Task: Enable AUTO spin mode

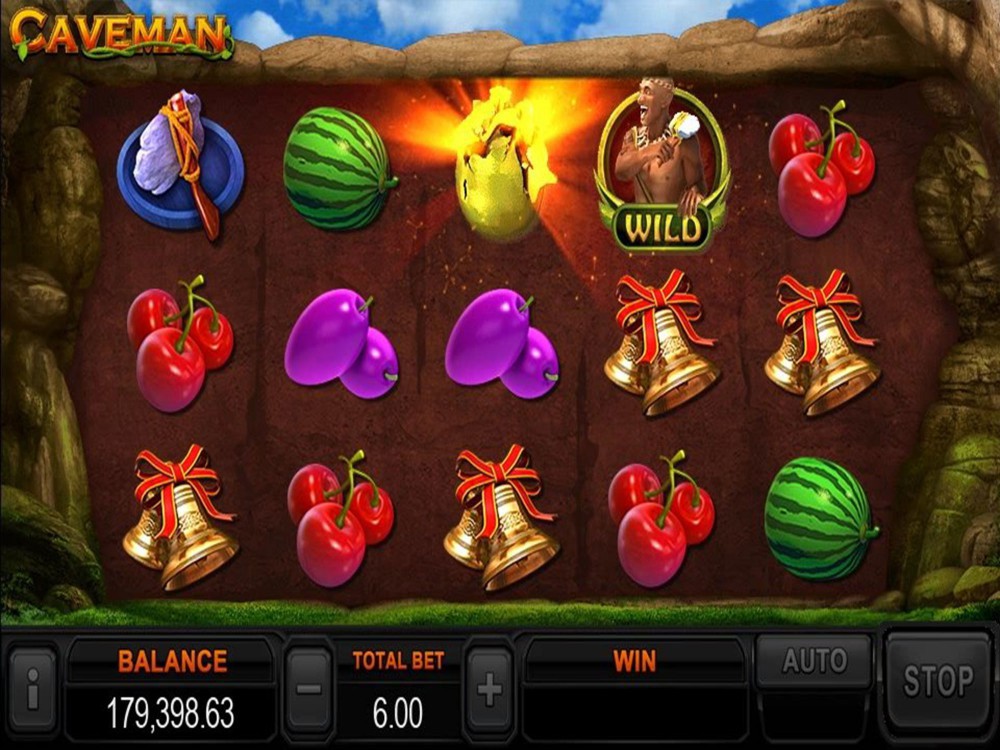Action: click(814, 661)
